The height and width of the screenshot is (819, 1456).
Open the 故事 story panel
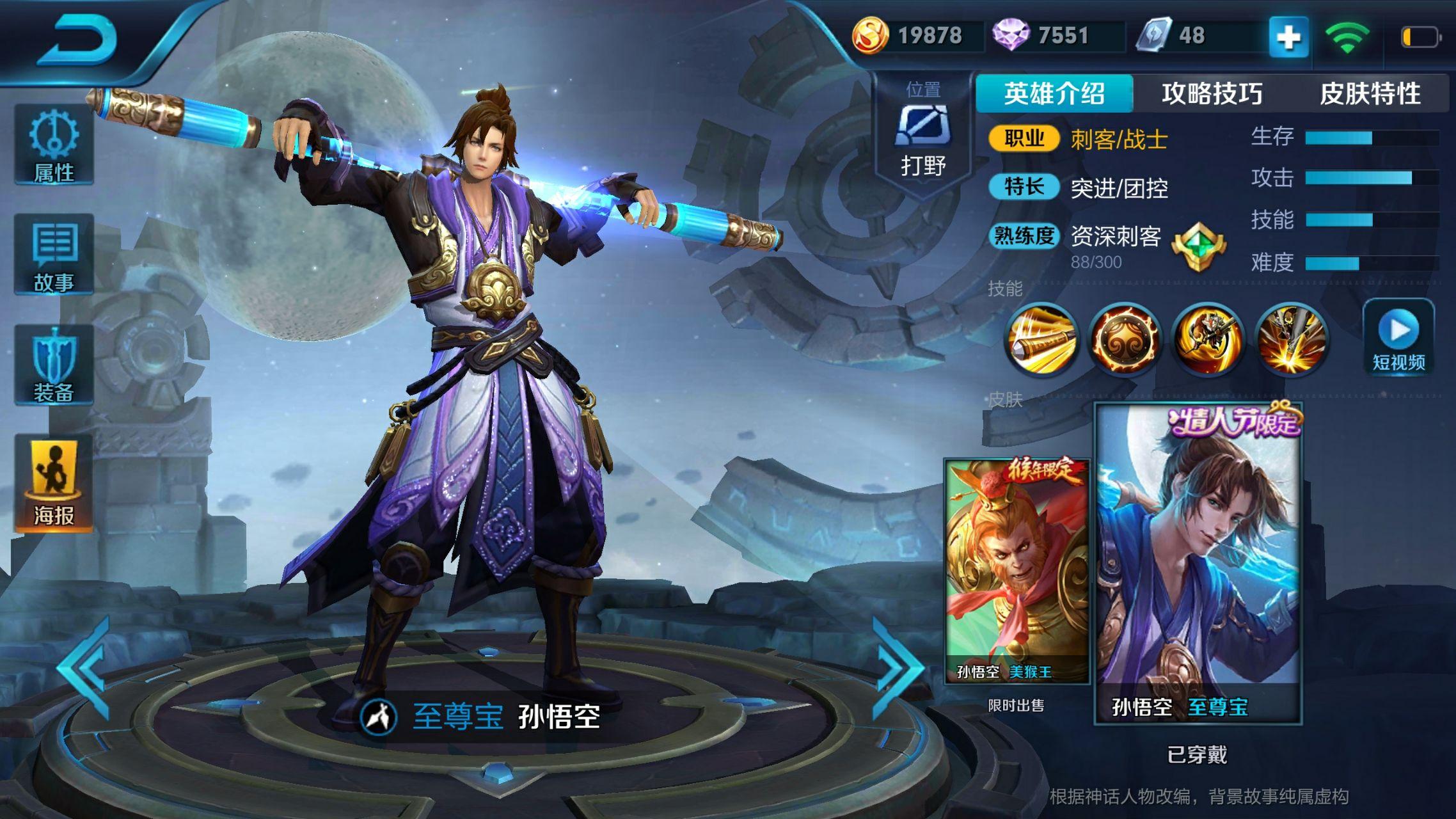[x=54, y=255]
